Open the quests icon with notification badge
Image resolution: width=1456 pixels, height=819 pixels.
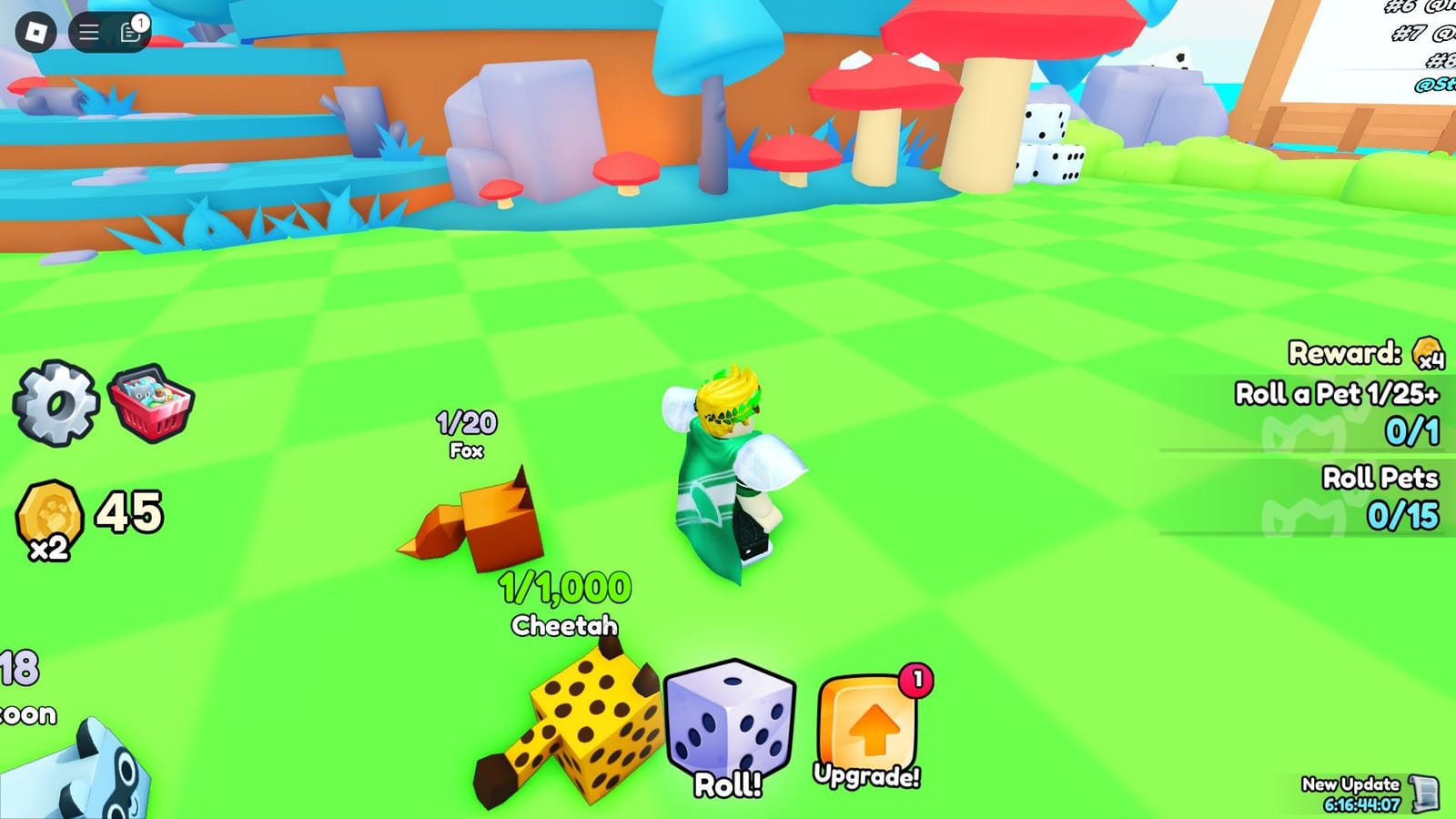pyautogui.click(x=129, y=34)
